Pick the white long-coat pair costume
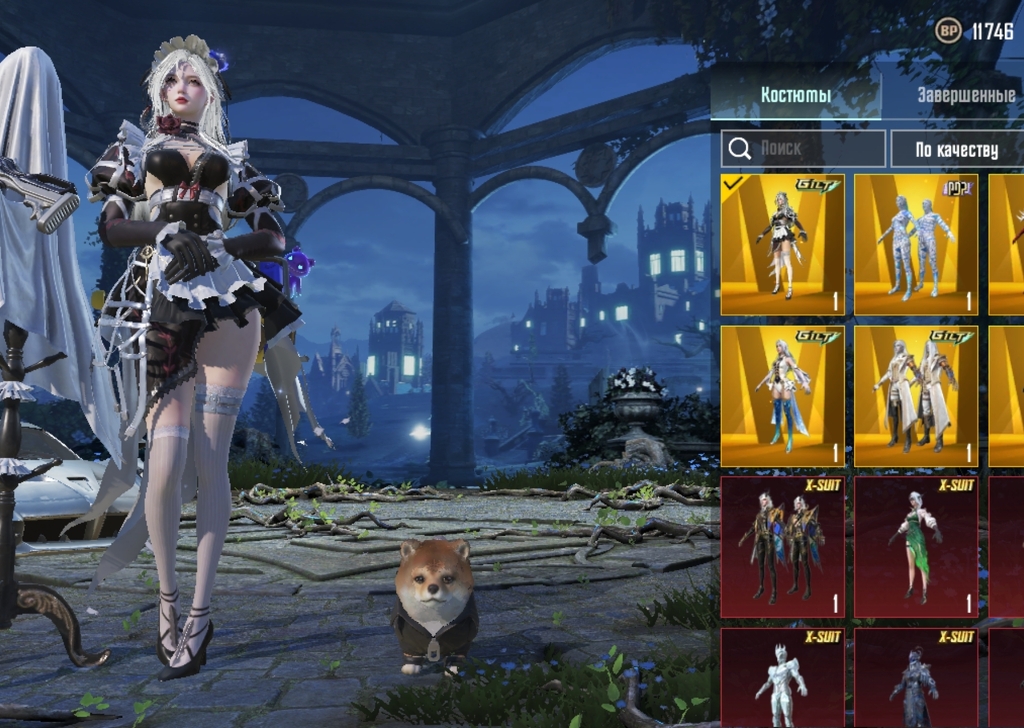1024x728 pixels. coord(916,395)
